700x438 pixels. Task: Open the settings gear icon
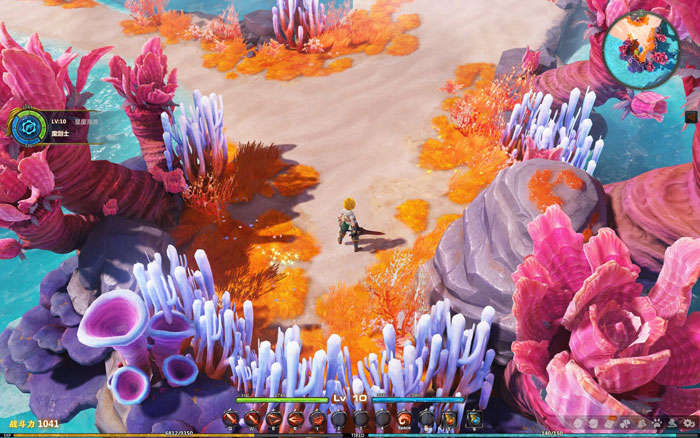(688, 423)
